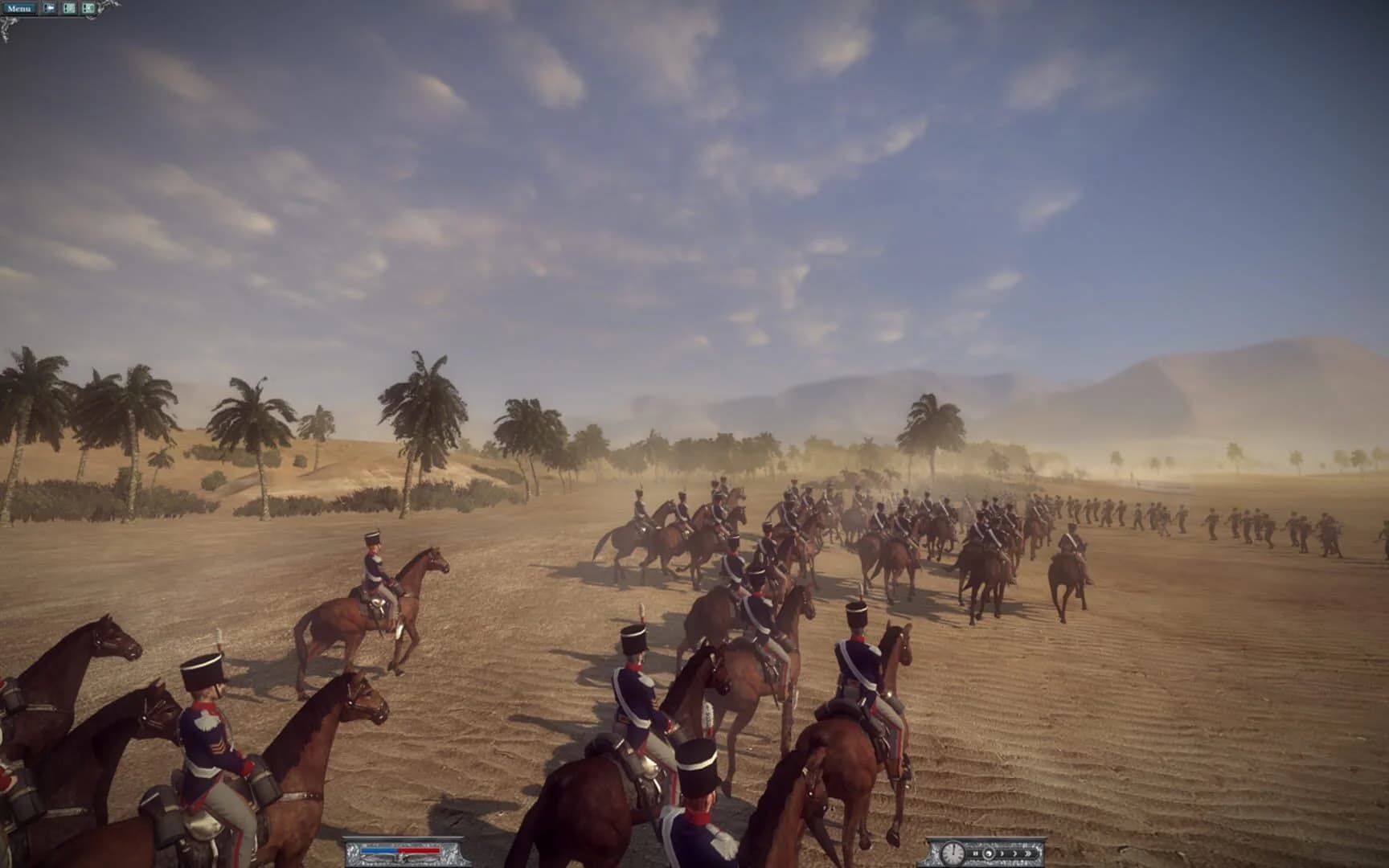The image size is (1389, 868).
Task: Toggle the second green panel visibility icon
Action: [x=88, y=8]
